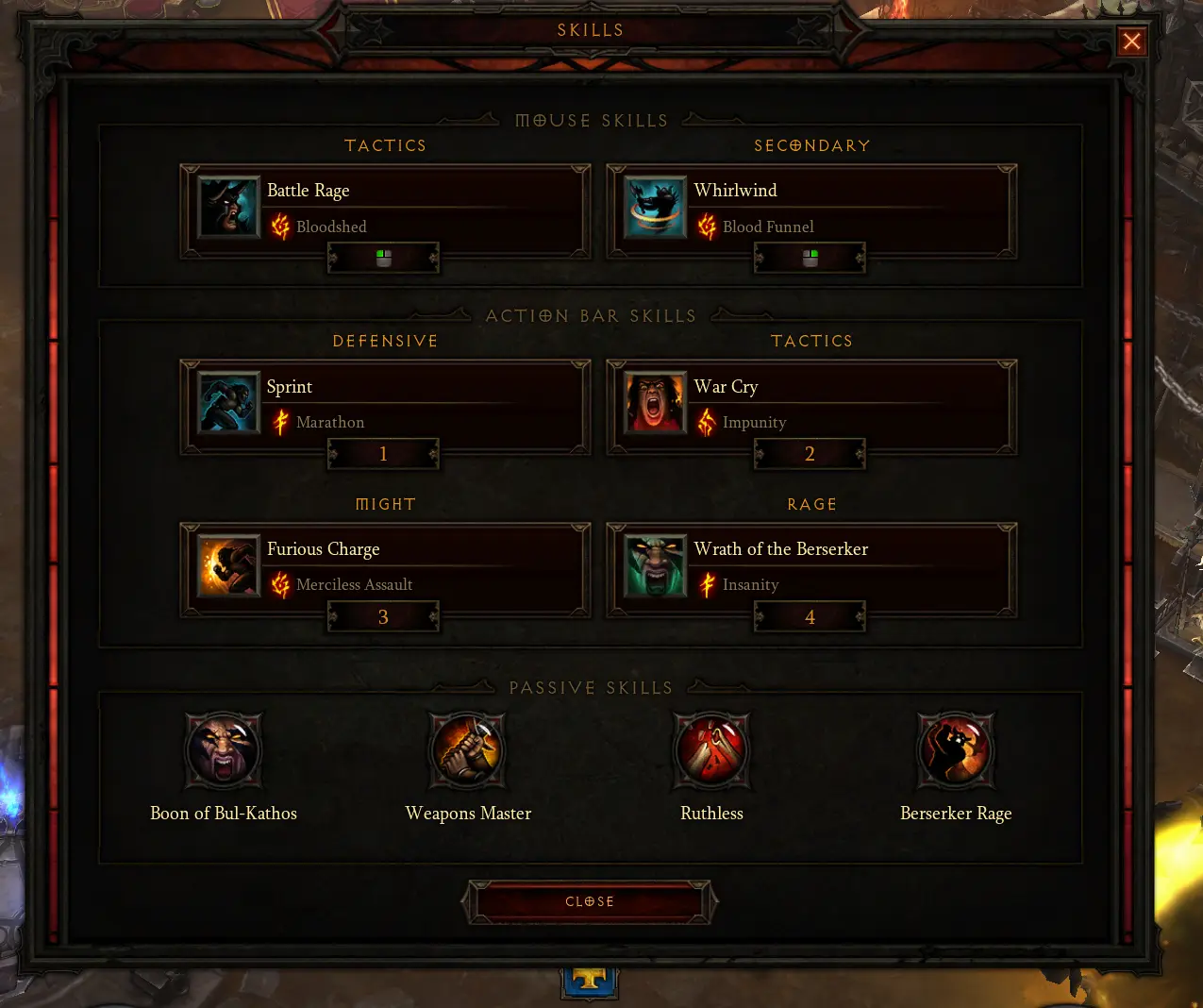
Task: Click the Berserker Rage passive icon
Action: coord(956,750)
